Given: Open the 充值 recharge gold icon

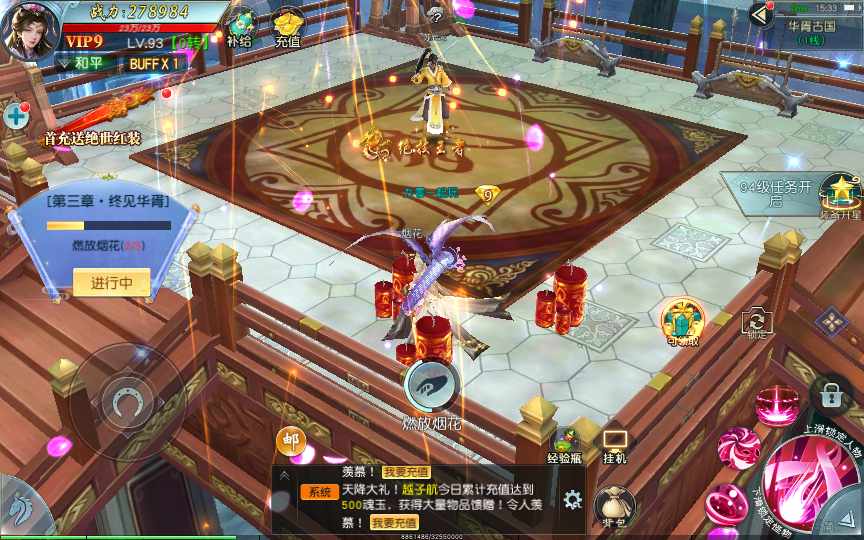Looking at the screenshot, I should click(x=288, y=27).
